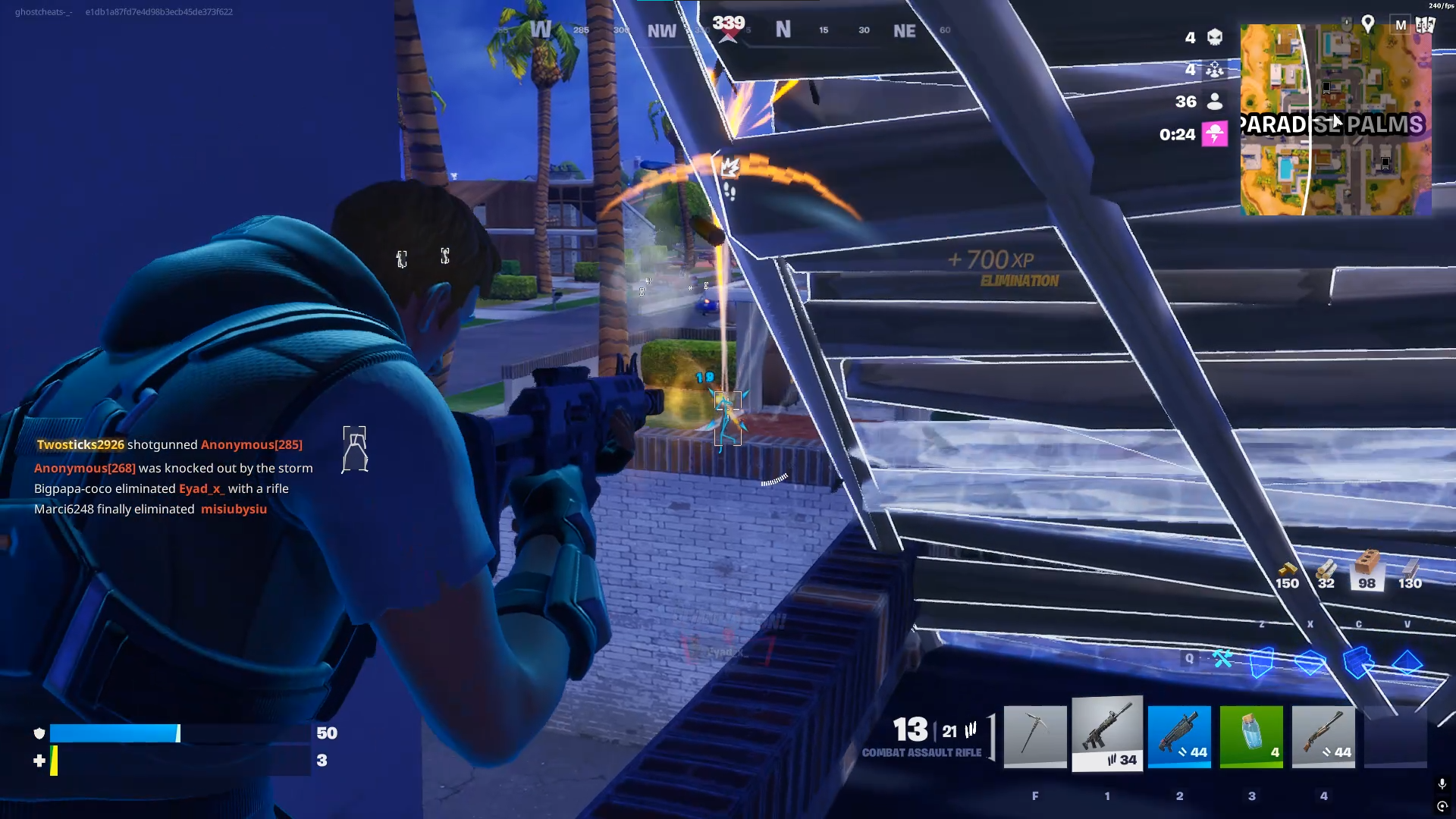Click the metal resource icon showing 130
This screenshot has height=819, width=1456.
point(1410,570)
